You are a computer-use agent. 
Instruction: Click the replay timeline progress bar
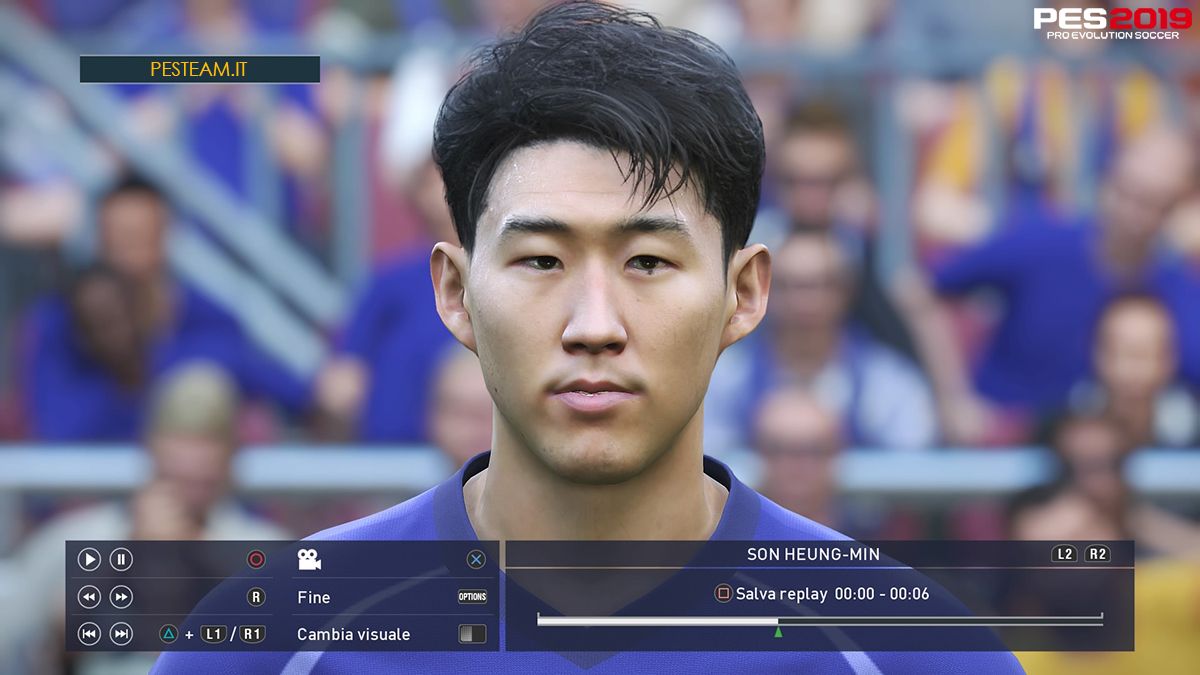click(819, 621)
